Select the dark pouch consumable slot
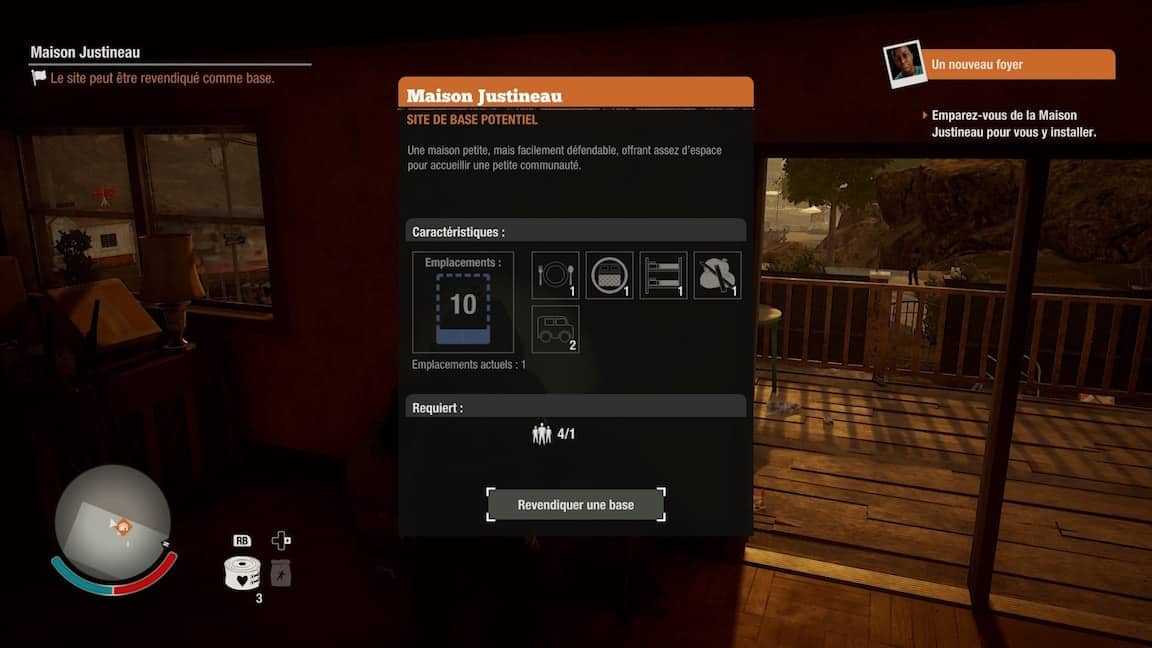The image size is (1152, 648). 281,573
